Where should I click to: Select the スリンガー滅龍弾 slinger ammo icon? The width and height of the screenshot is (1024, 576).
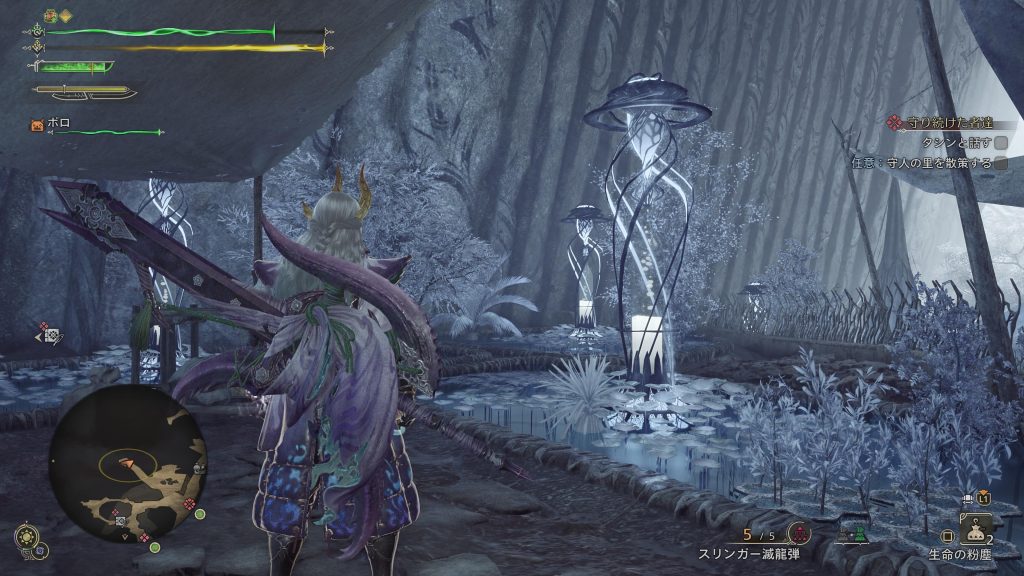tap(798, 534)
